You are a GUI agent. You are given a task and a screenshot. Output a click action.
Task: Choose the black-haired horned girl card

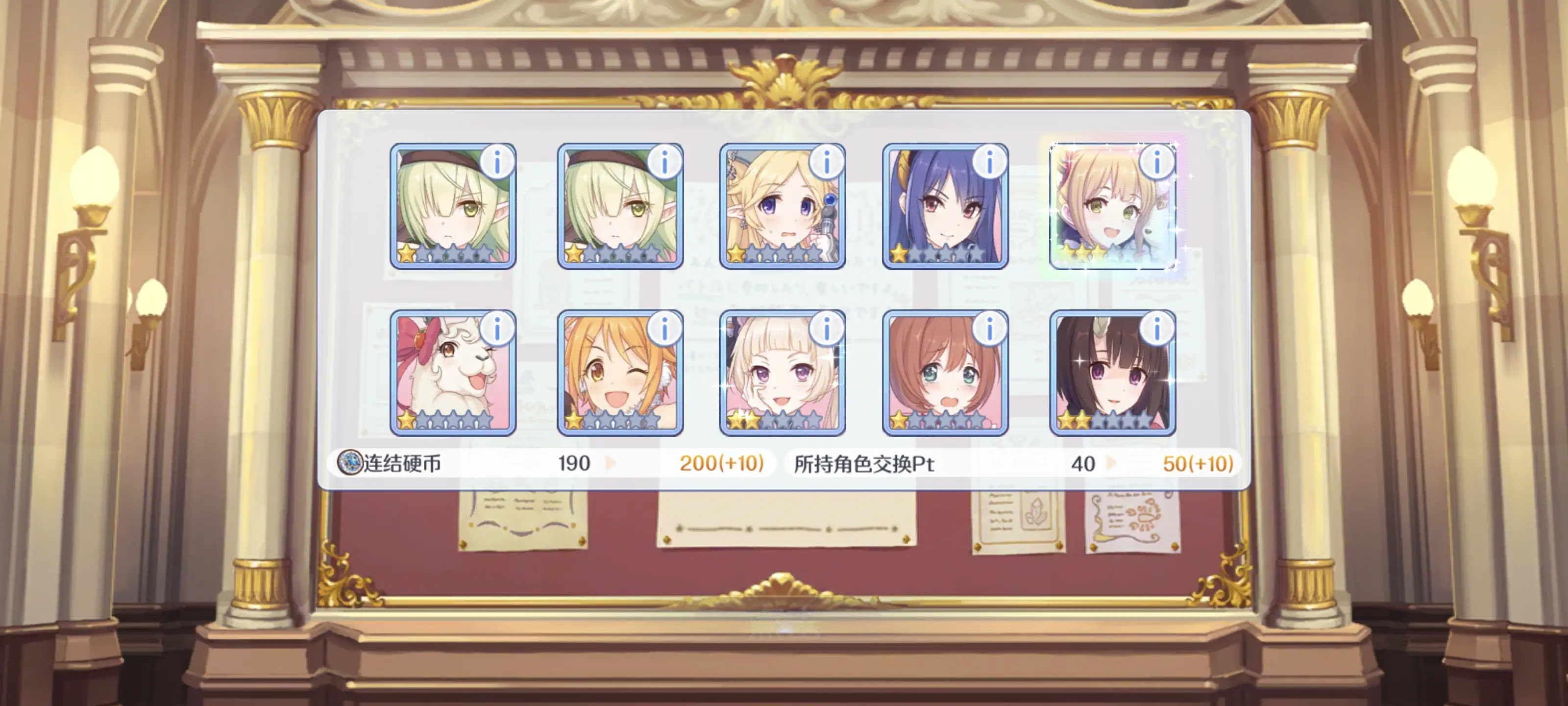click(1113, 373)
